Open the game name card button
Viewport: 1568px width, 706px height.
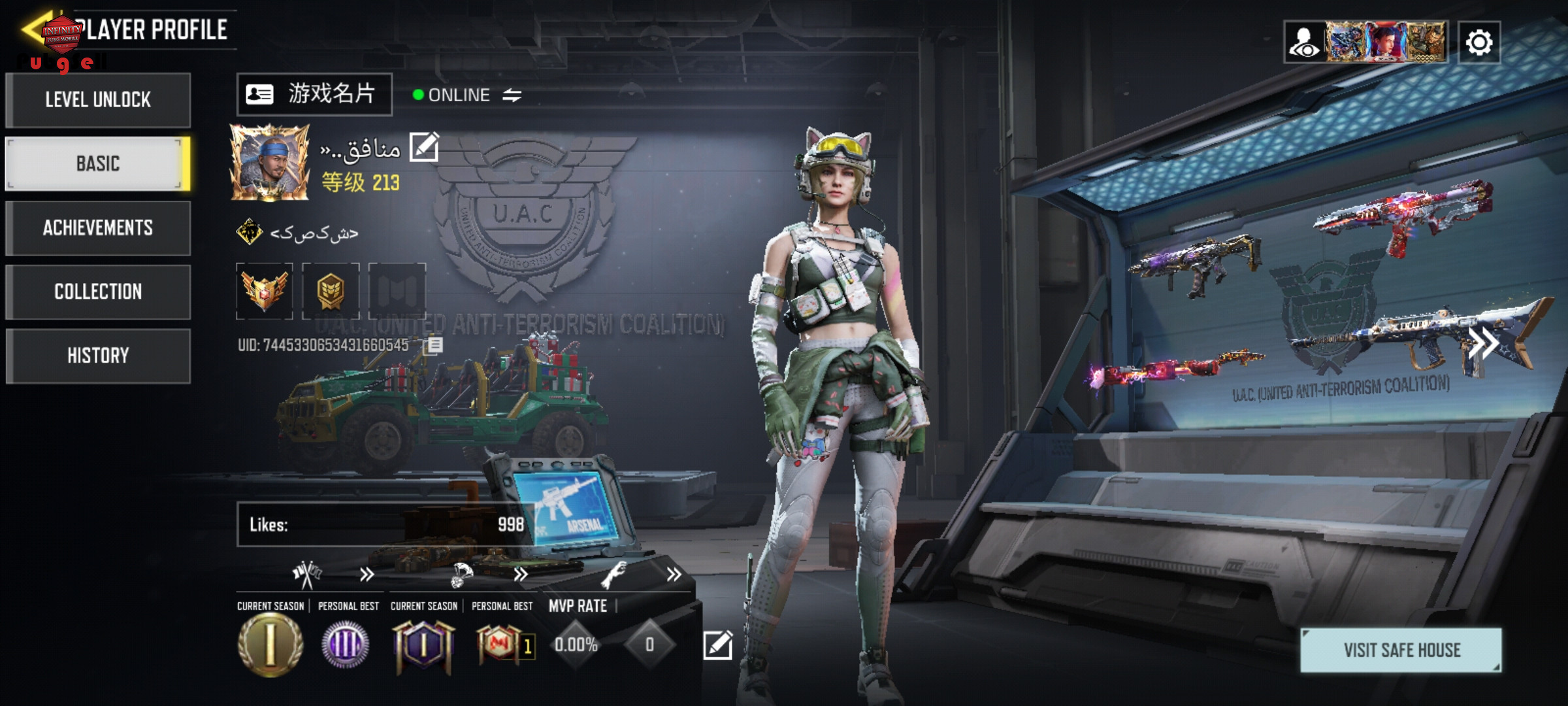point(314,95)
